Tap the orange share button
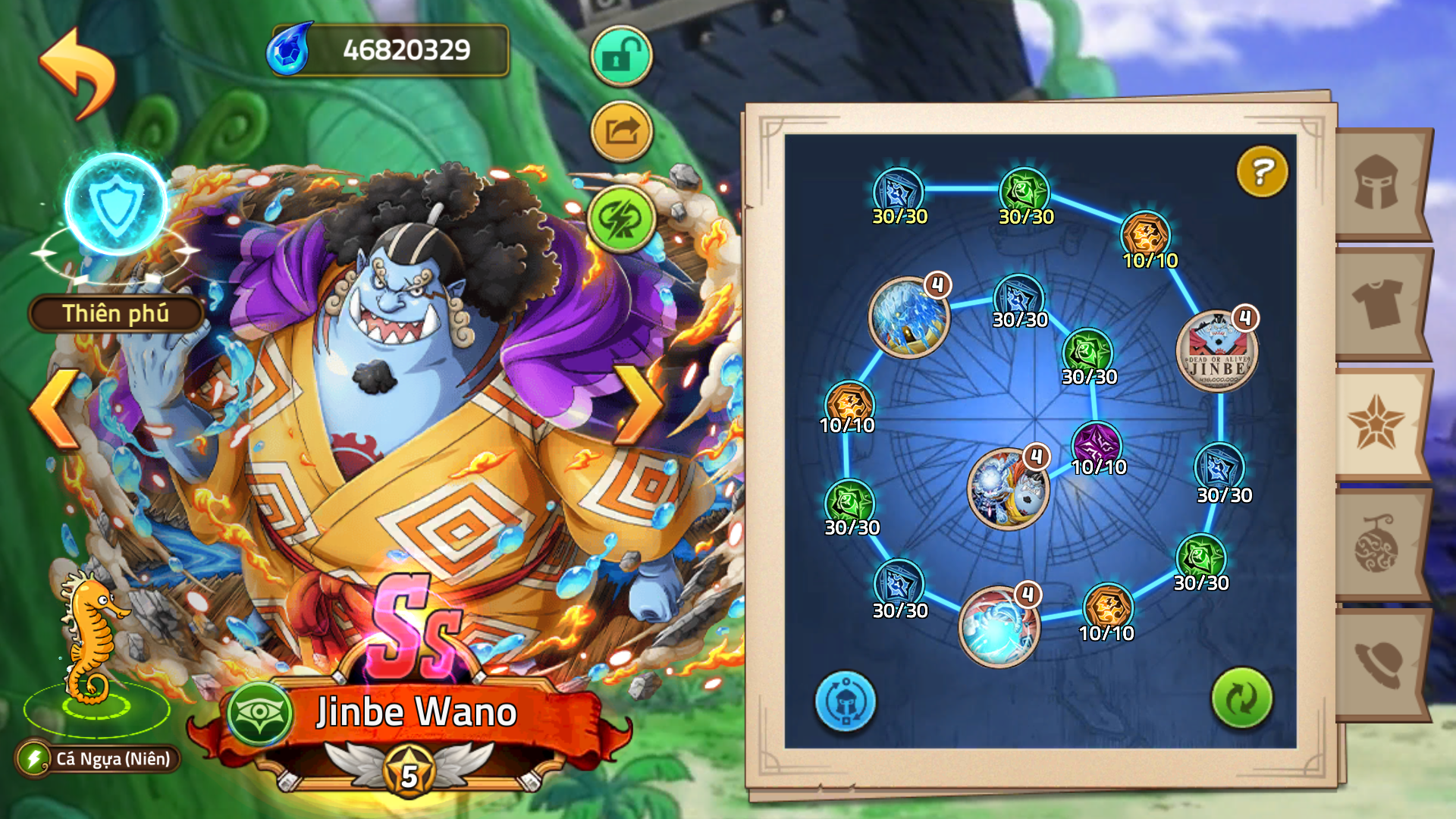Screen dimensions: 1456x819 click(621, 132)
